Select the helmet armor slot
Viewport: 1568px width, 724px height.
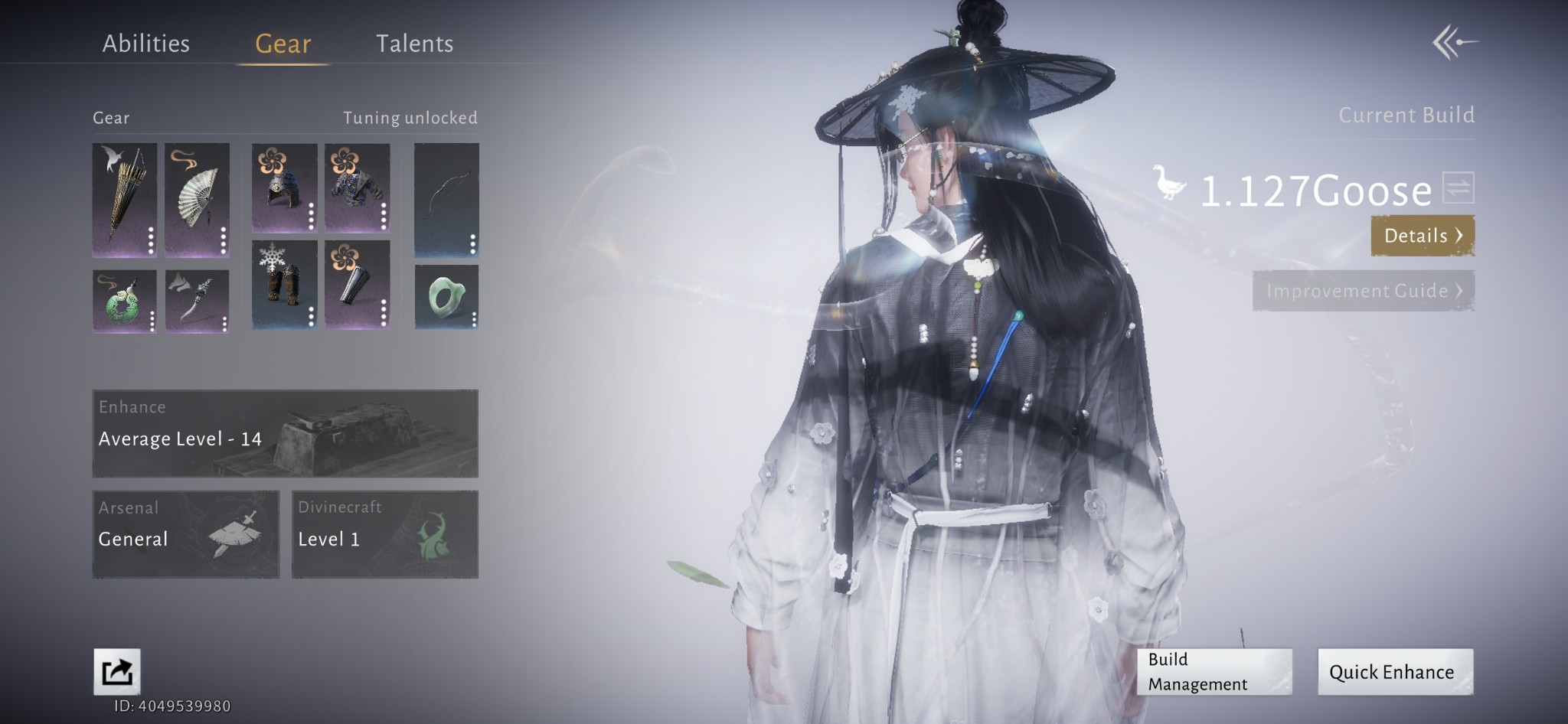tap(284, 188)
